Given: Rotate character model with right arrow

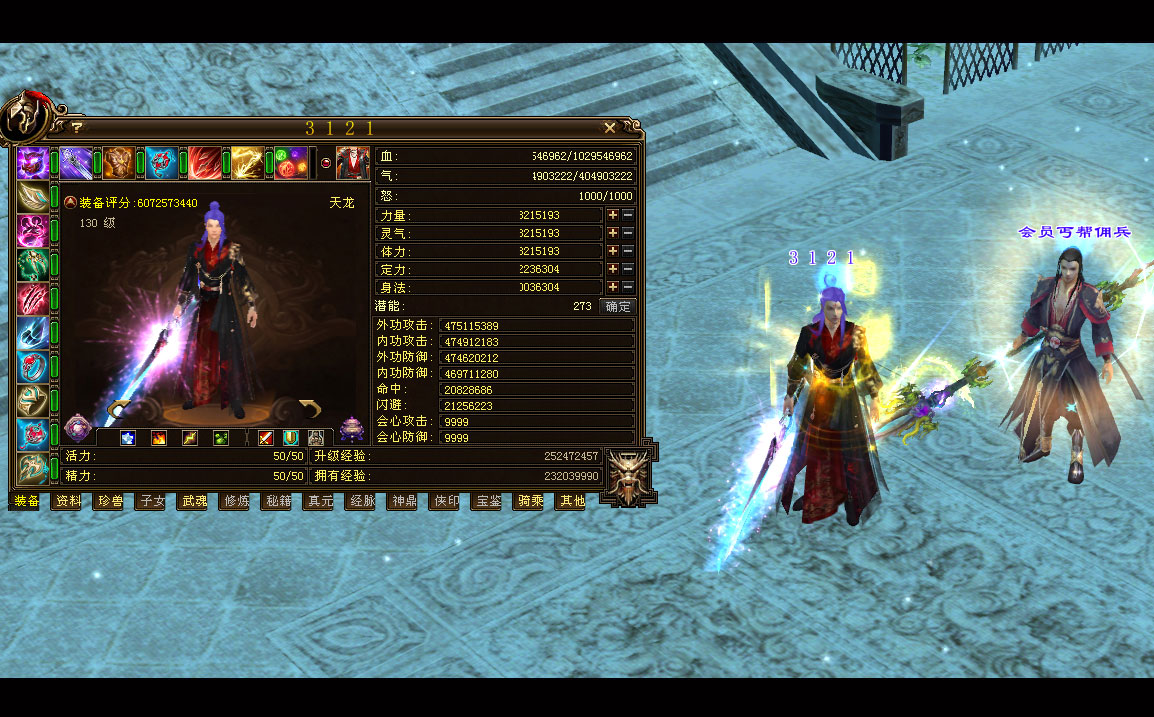Looking at the screenshot, I should [x=310, y=407].
